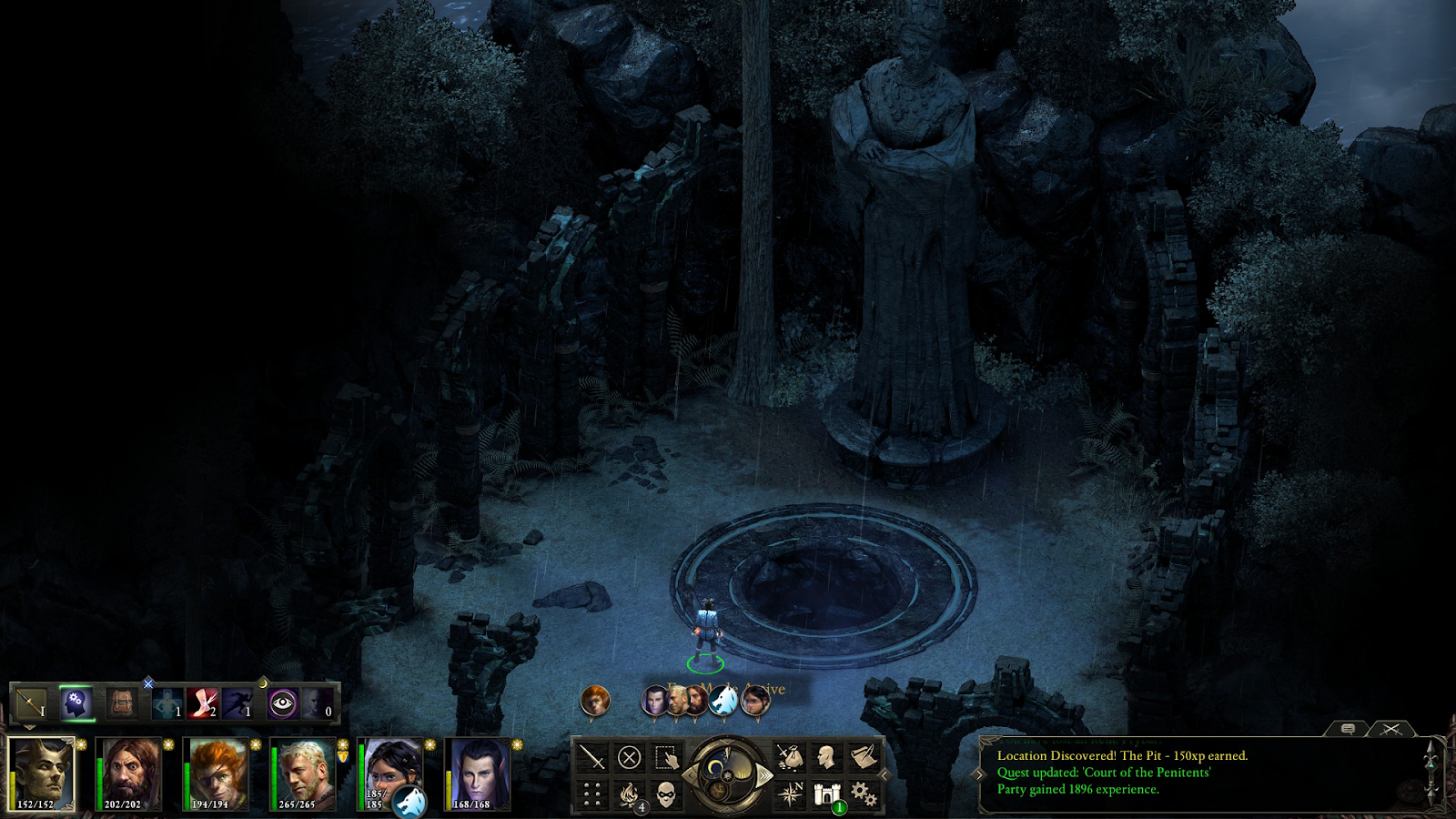Open the stronghold castle icon
The width and height of the screenshot is (1456, 819).
click(827, 793)
